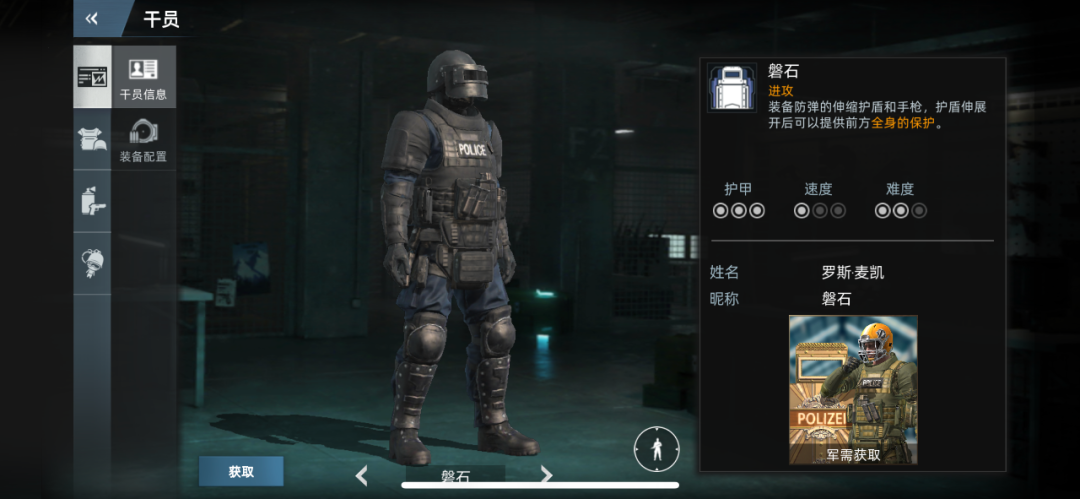The width and height of the screenshot is (1080, 499).
Task: Switch to the 装备配置 equipment loadout tab
Action: click(x=143, y=139)
